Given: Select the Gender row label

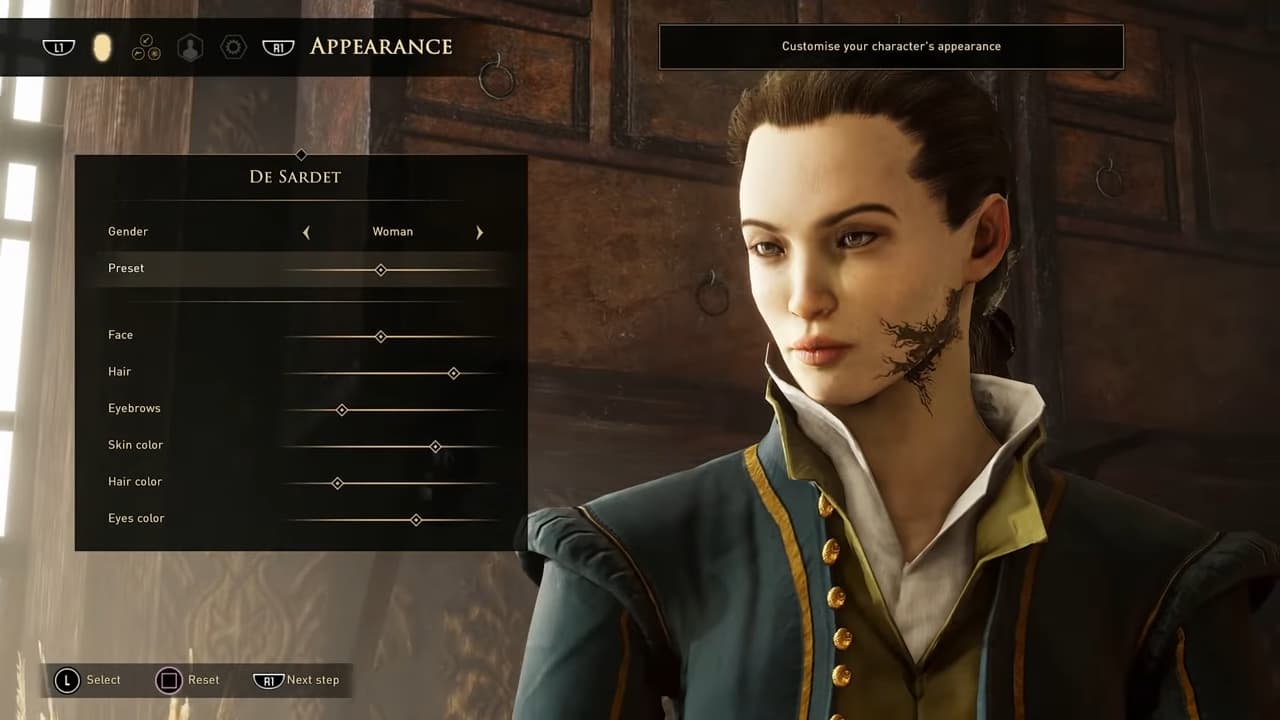Looking at the screenshot, I should [128, 232].
